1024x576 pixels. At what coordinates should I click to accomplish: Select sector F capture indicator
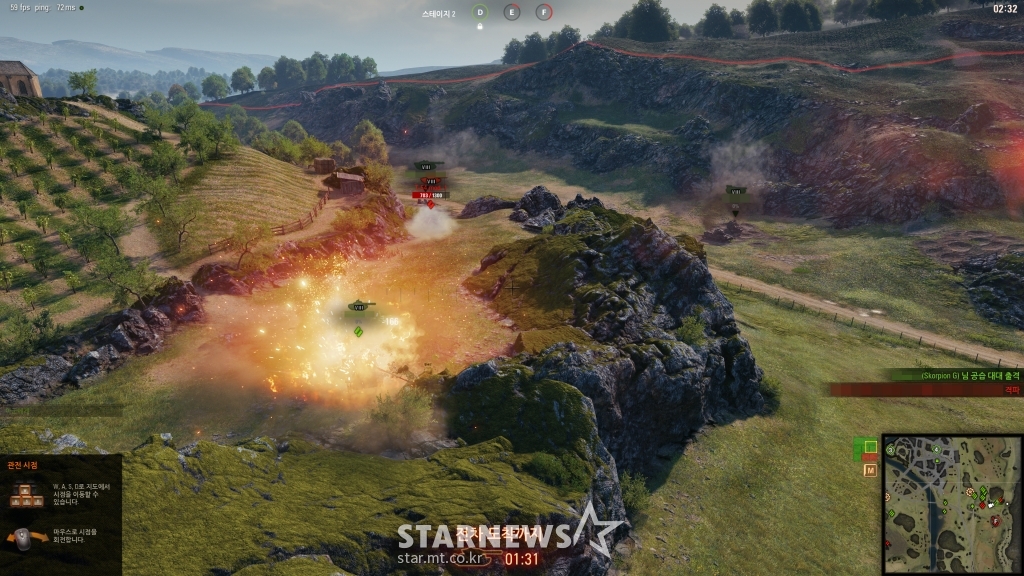pyautogui.click(x=544, y=12)
